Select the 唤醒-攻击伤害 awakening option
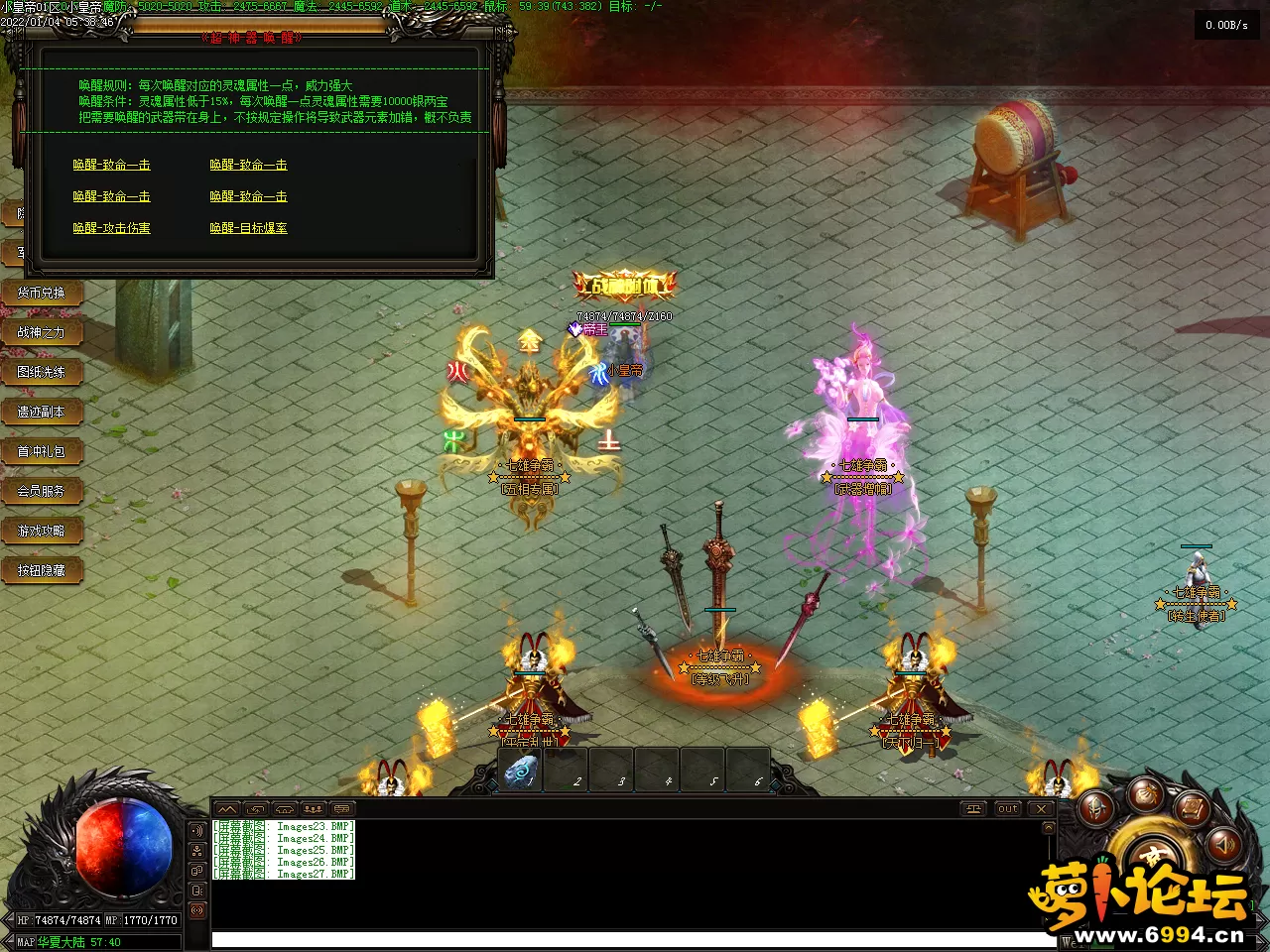This screenshot has width=1270, height=952. [x=111, y=228]
